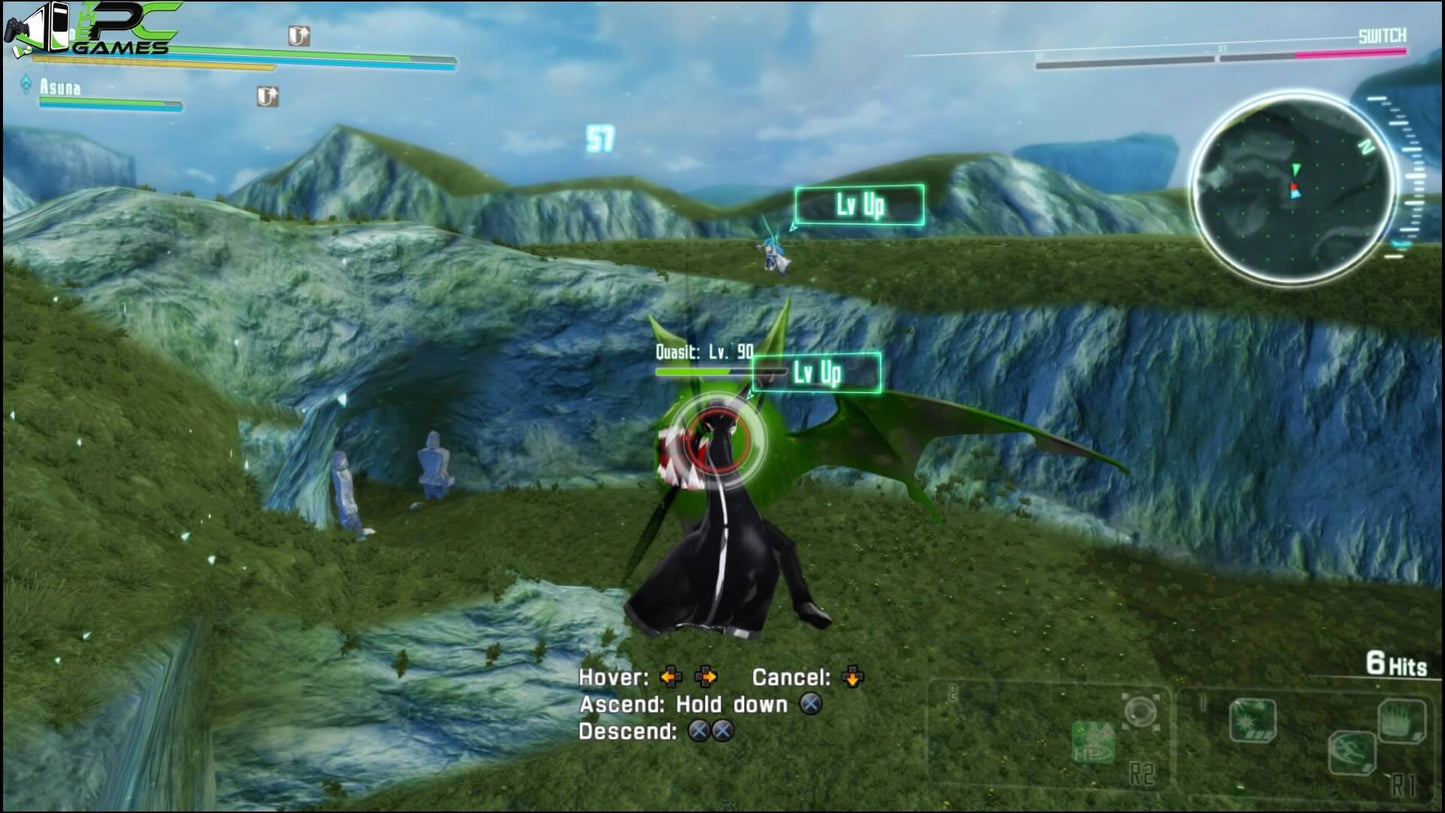The image size is (1445, 813).
Task: Click Asuna's buff arrow icon
Action: pyautogui.click(x=266, y=97)
